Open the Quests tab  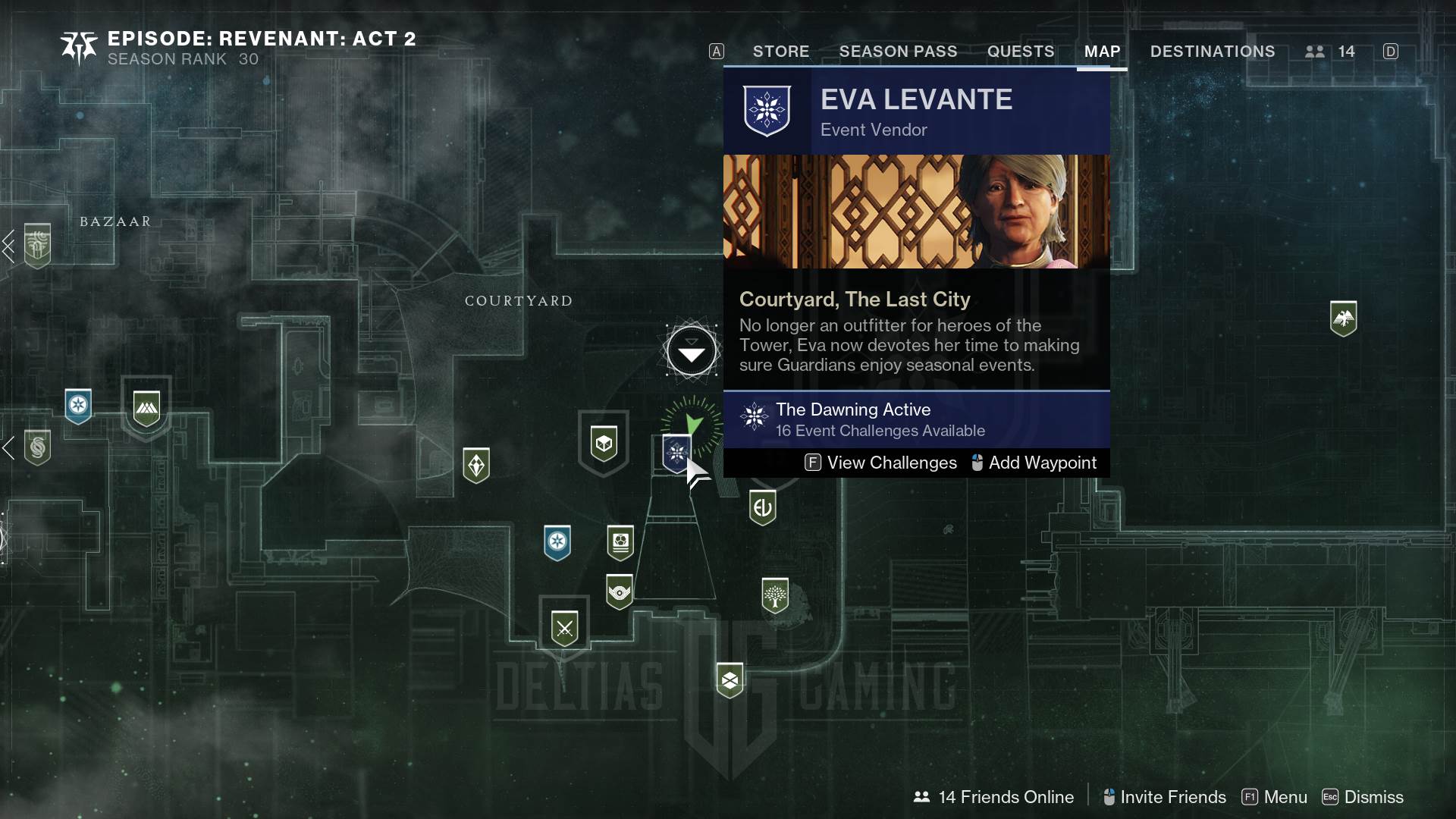1020,52
